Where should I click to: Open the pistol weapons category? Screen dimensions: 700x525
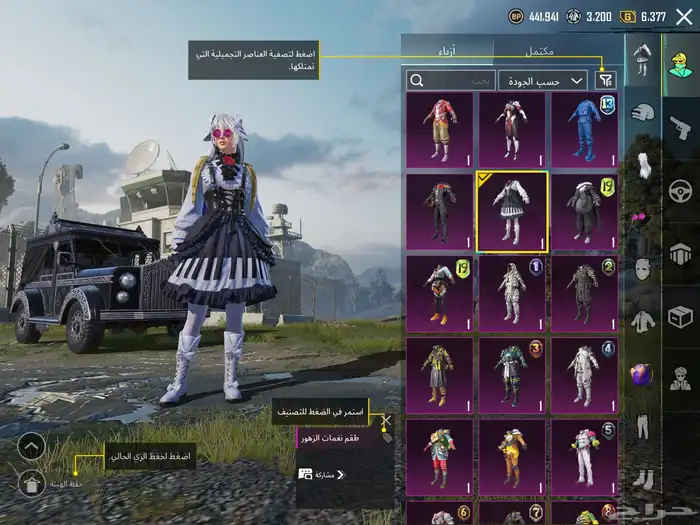click(680, 128)
